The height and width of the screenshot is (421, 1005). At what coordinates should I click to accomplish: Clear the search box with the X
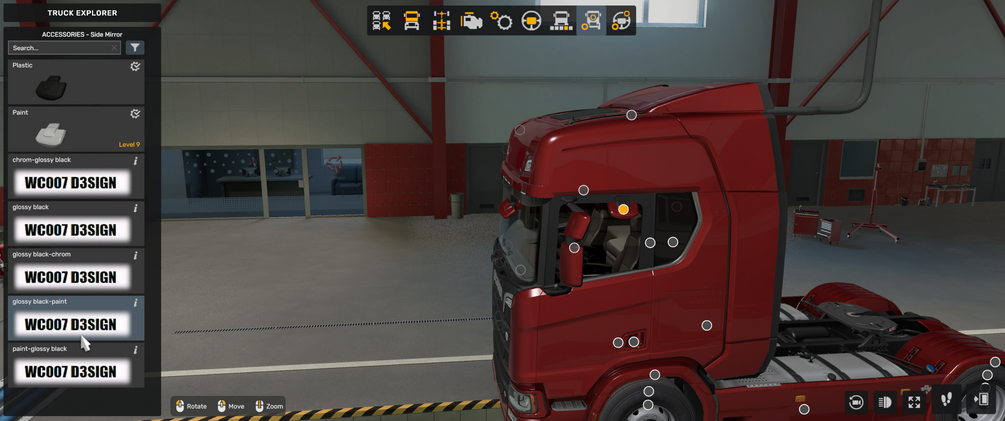click(115, 48)
